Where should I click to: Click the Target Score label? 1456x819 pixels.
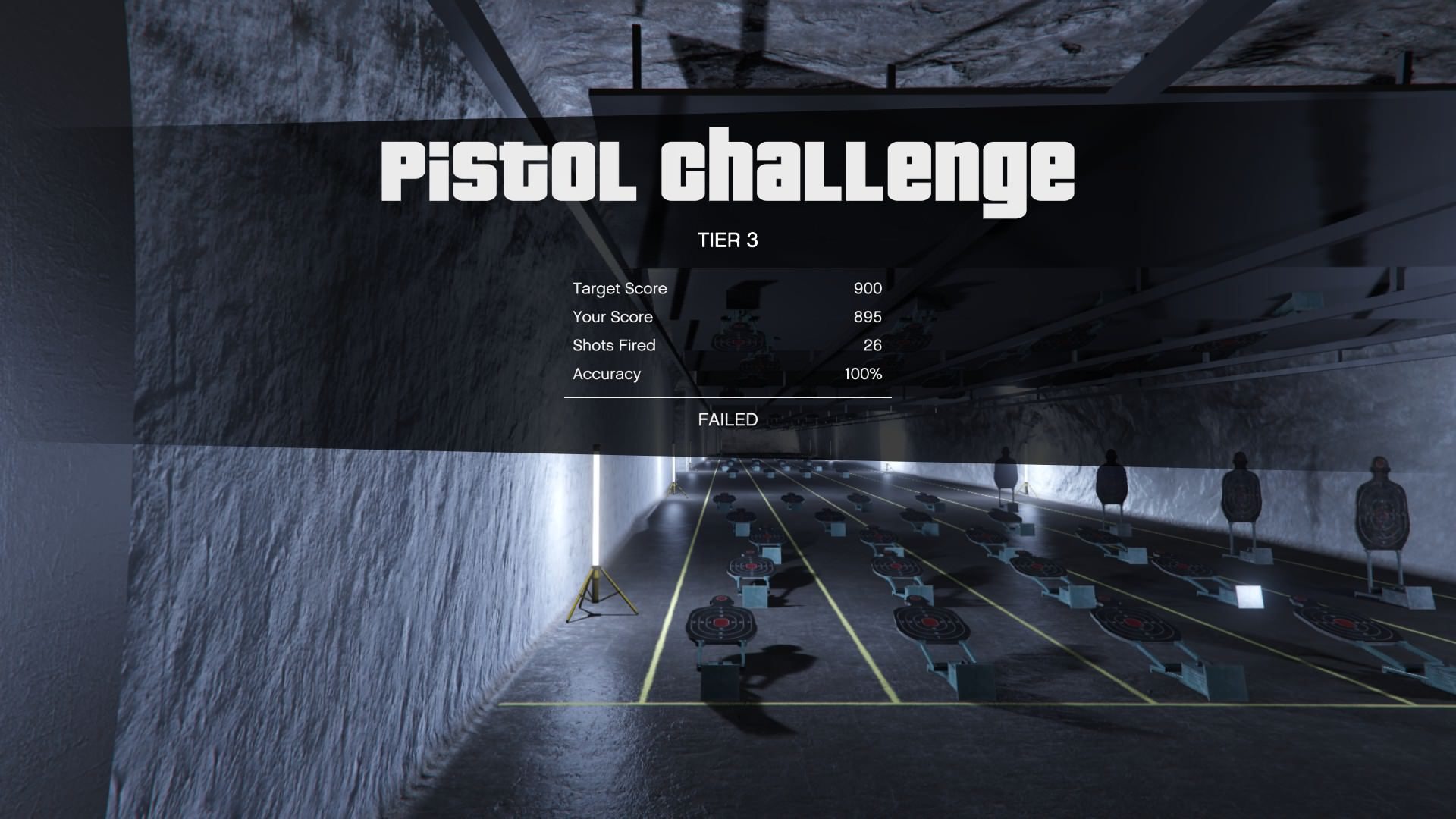(x=620, y=289)
